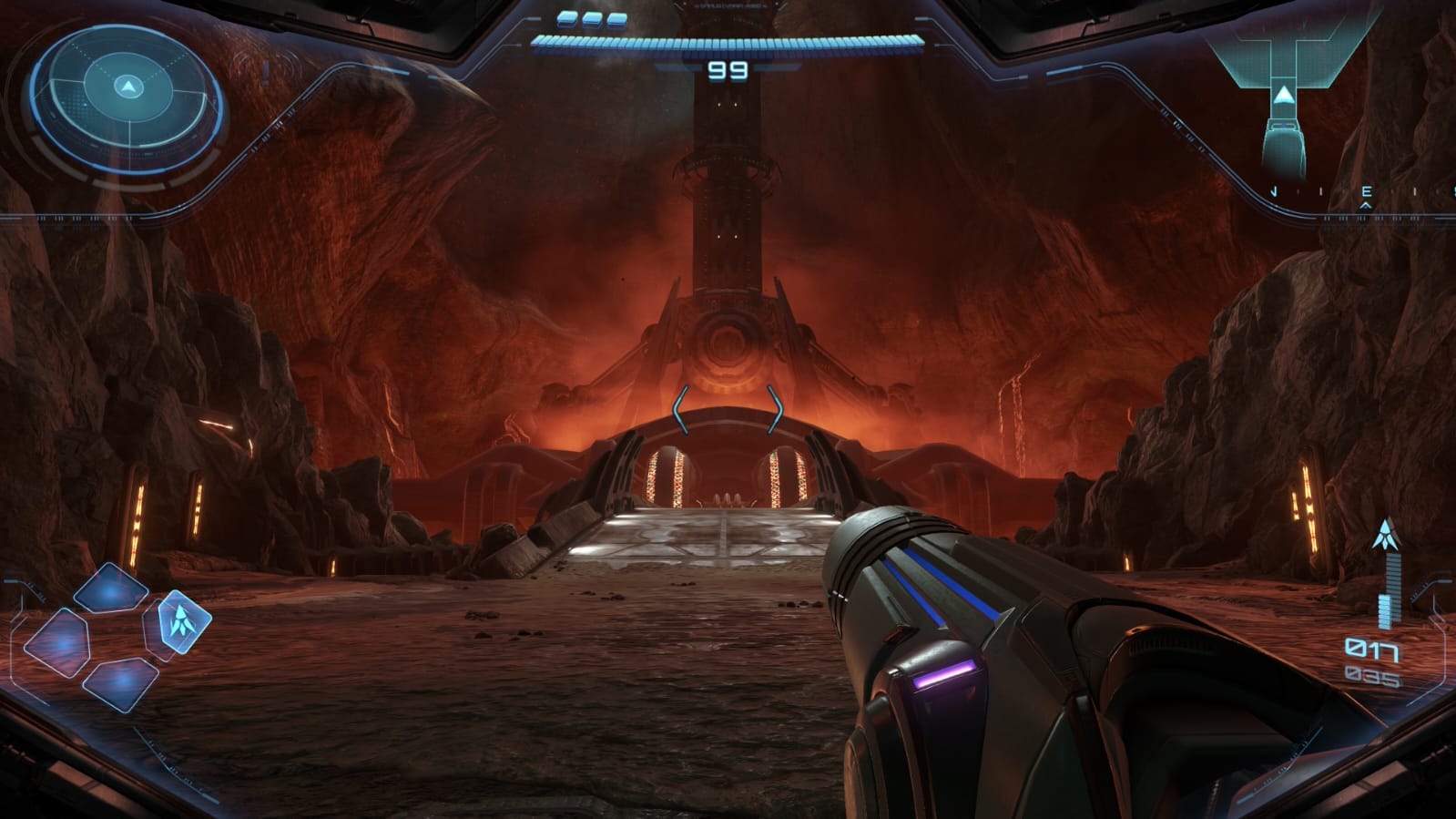Open the crosshair target brackets mid-screen
The width and height of the screenshot is (1456, 819).
click(728, 409)
